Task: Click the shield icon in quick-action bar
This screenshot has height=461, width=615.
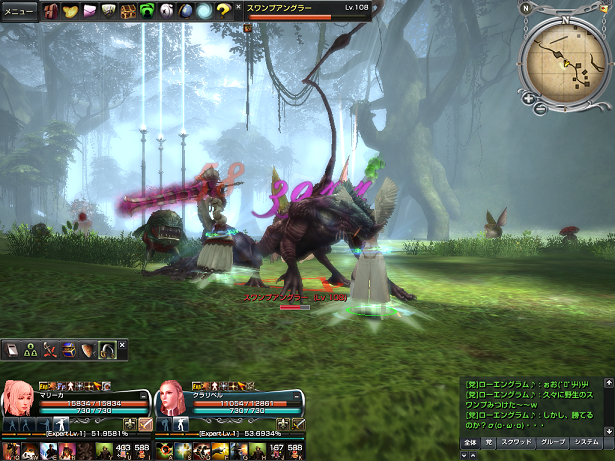Action: (88, 350)
